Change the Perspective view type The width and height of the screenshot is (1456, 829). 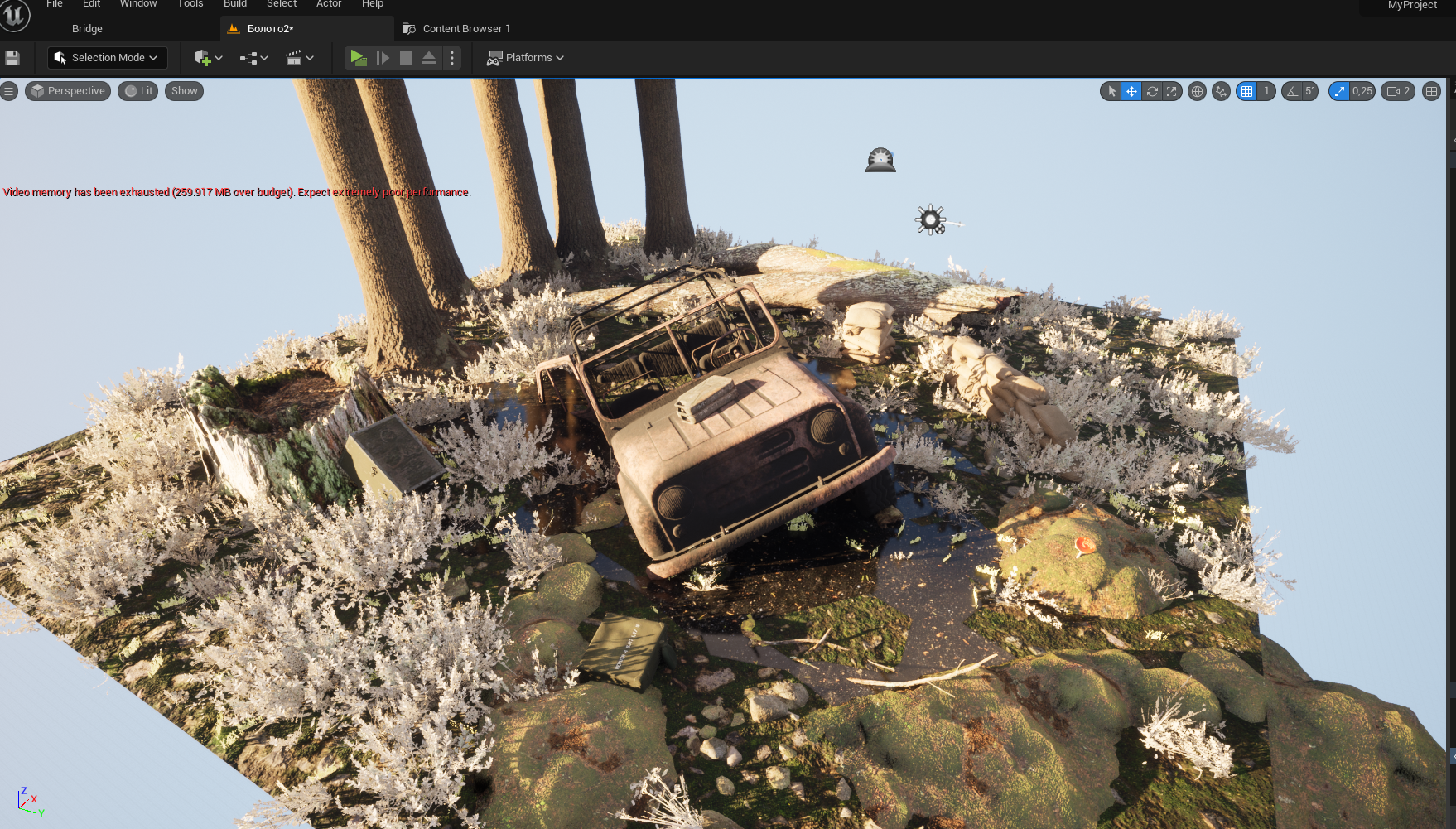point(68,91)
